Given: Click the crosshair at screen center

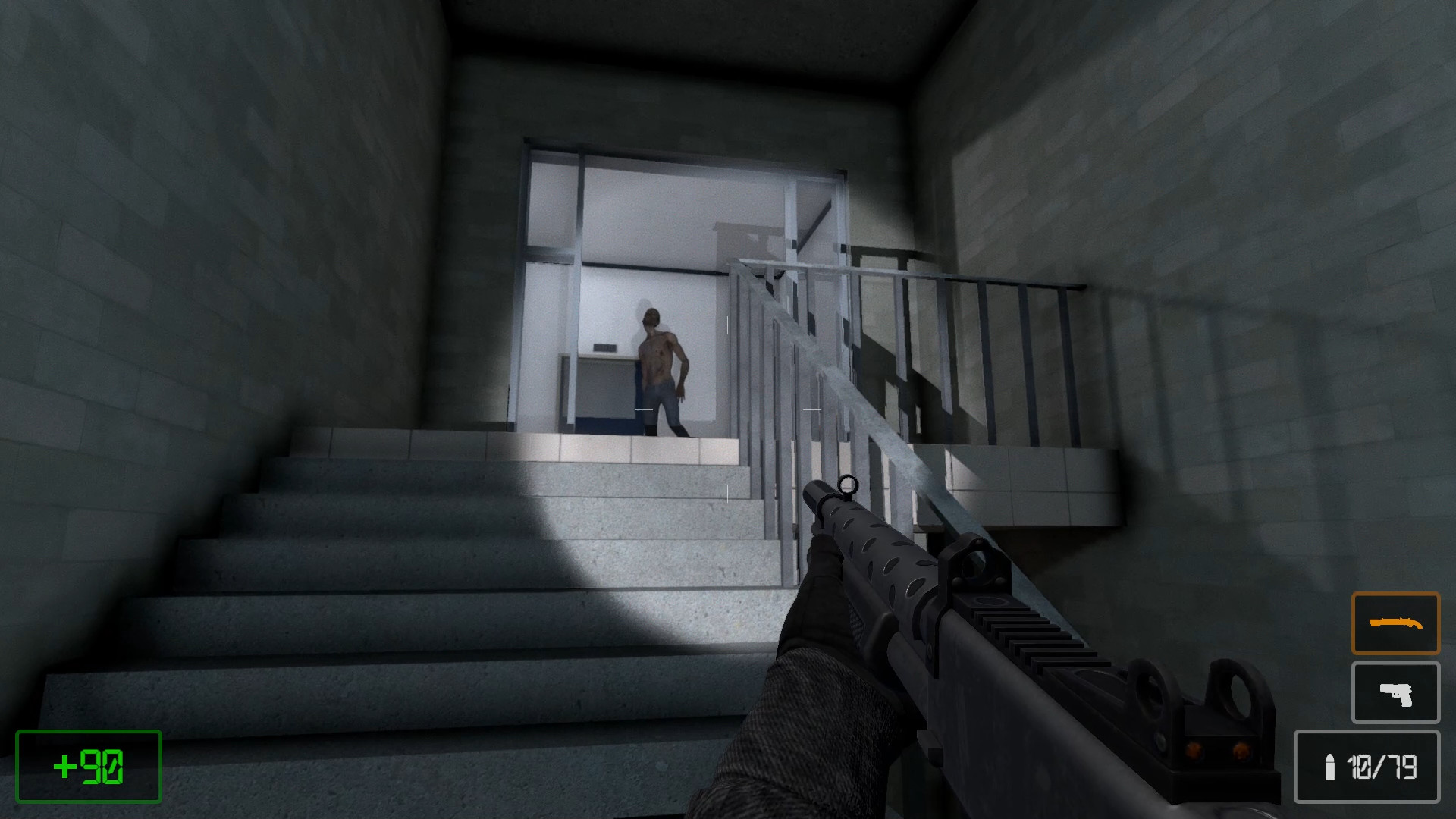Looking at the screenshot, I should click(x=728, y=409).
